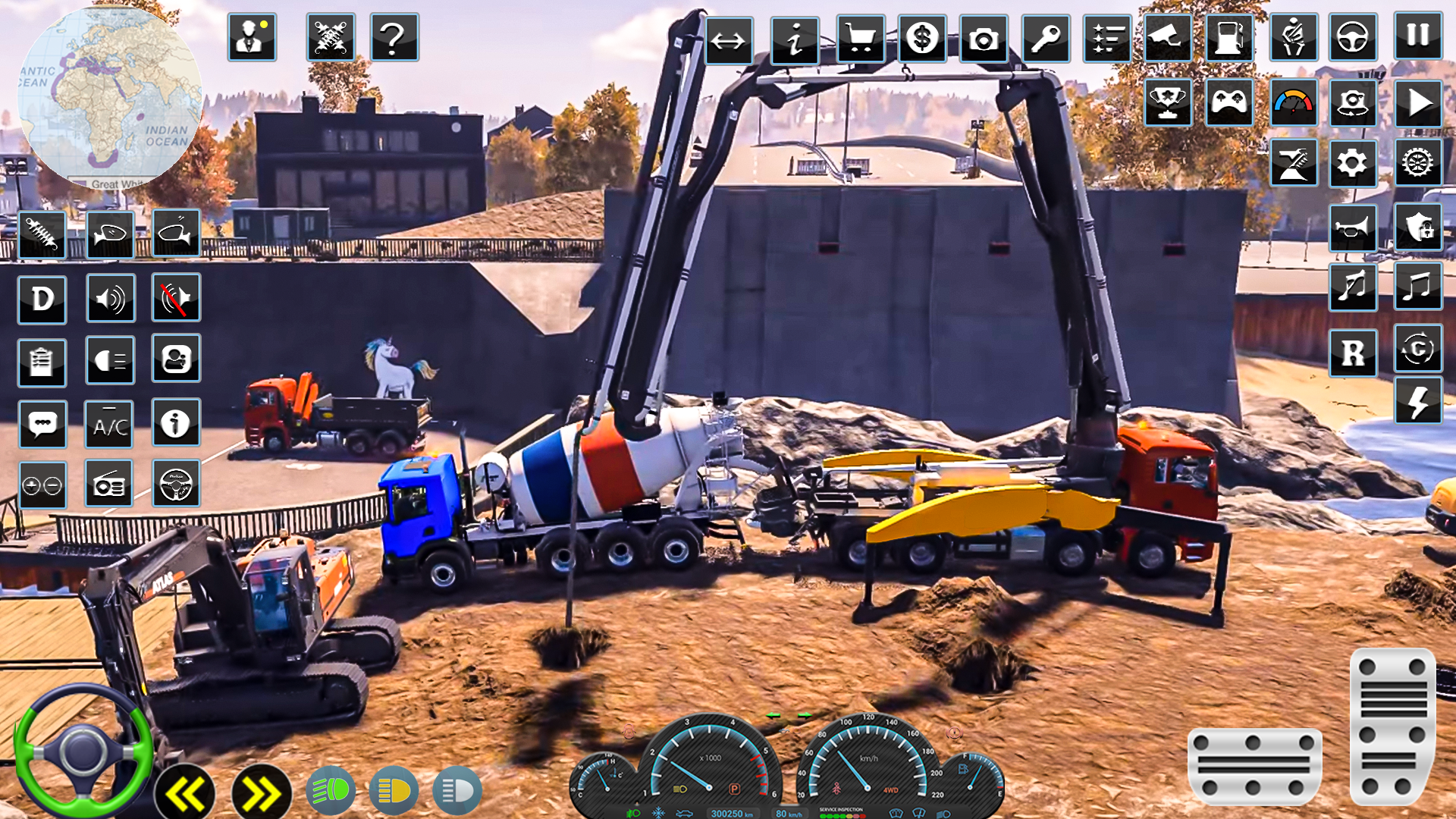This screenshot has height=819, width=1456.
Task: Expand the right mirror view
Action: tap(176, 233)
